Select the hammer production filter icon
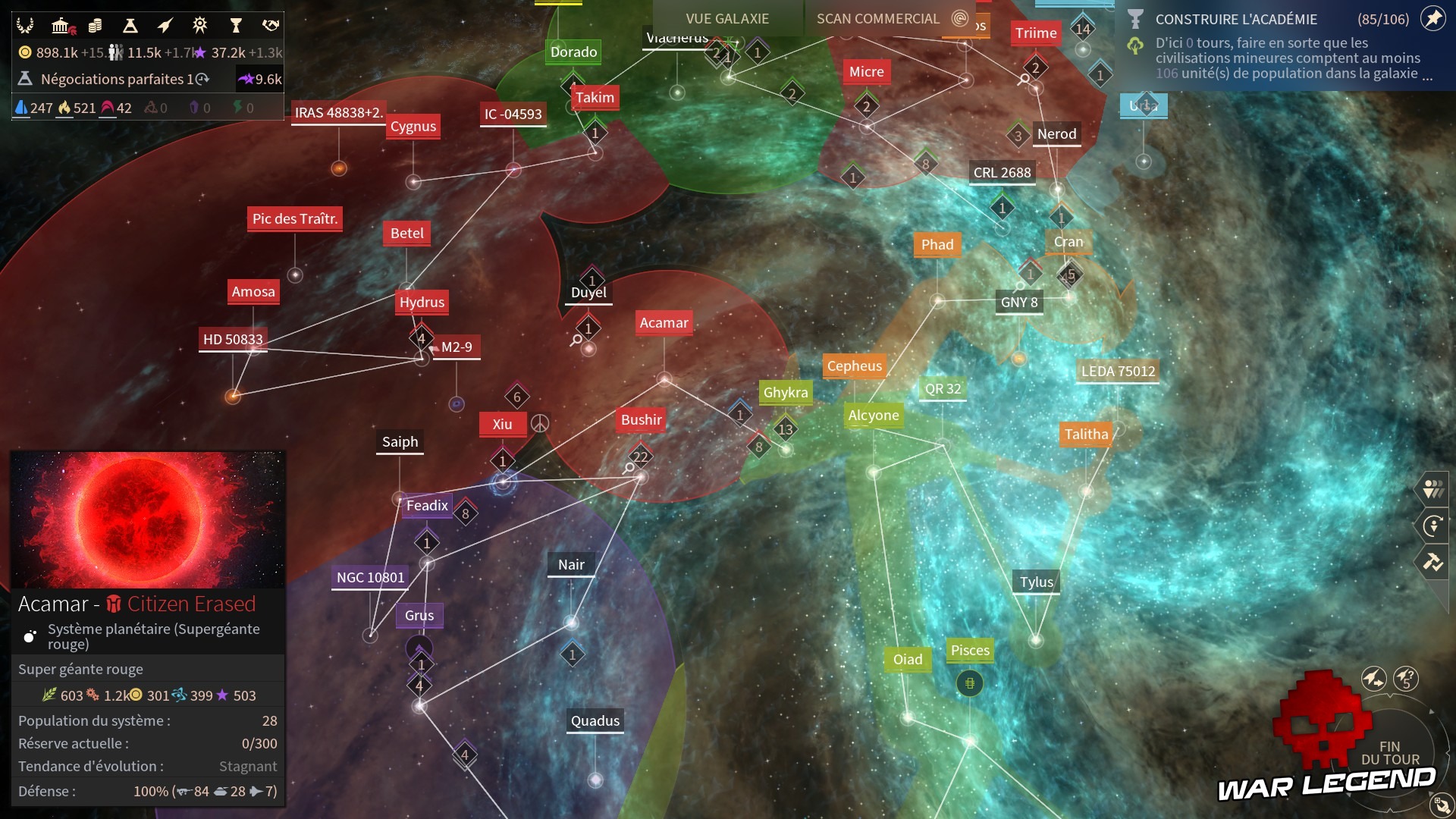 (1435, 563)
